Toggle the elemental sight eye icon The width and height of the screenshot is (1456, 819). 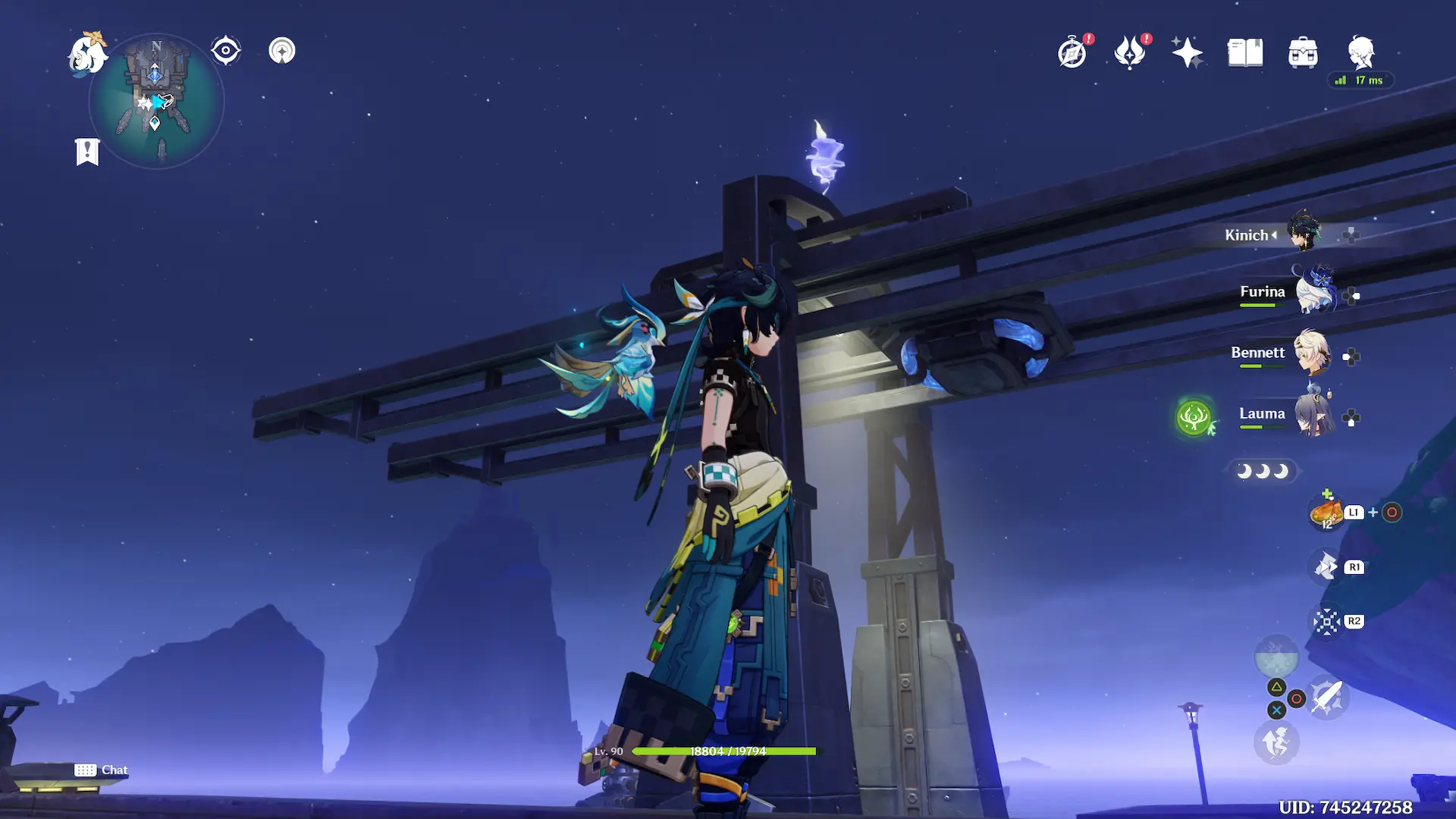point(226,51)
